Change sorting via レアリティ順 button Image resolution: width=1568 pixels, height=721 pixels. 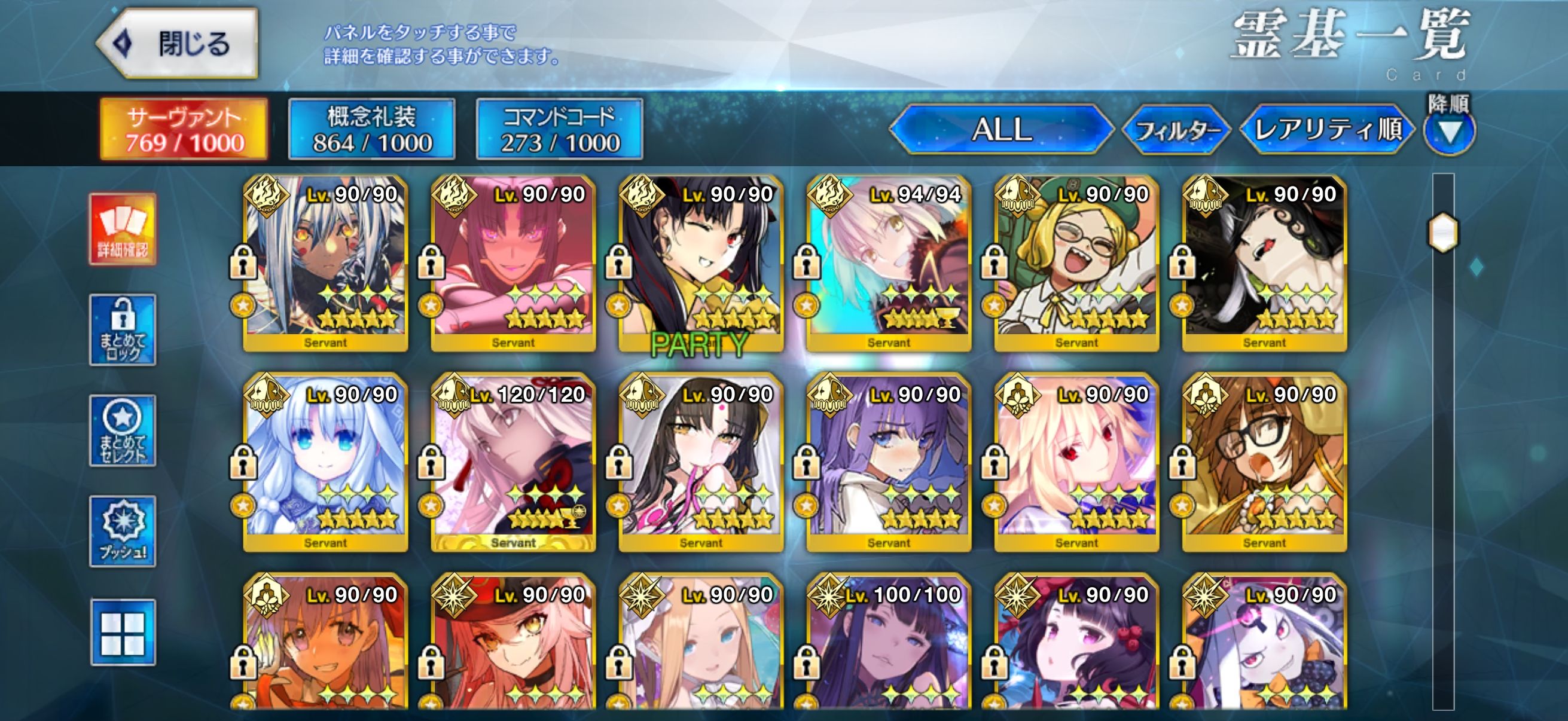(x=1328, y=130)
